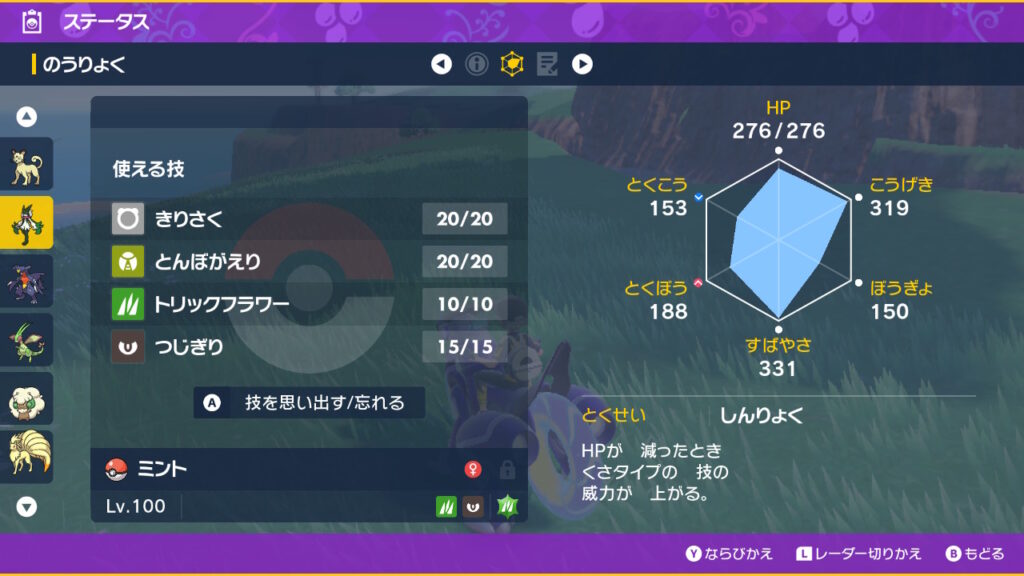Open 技を思い出す/忘れる move menu

pos(310,403)
